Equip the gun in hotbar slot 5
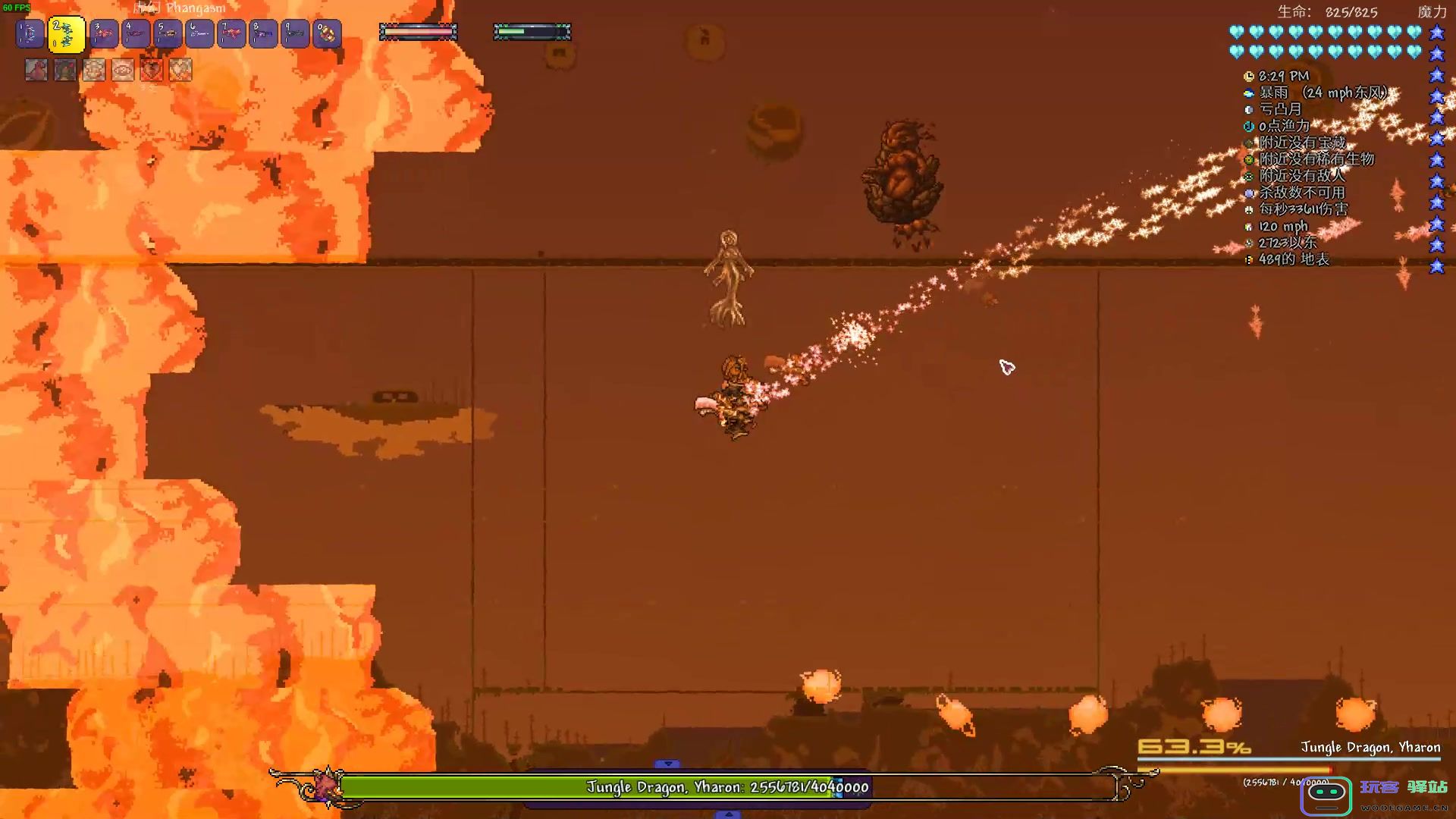This screenshot has width=1456, height=819. coord(168,34)
